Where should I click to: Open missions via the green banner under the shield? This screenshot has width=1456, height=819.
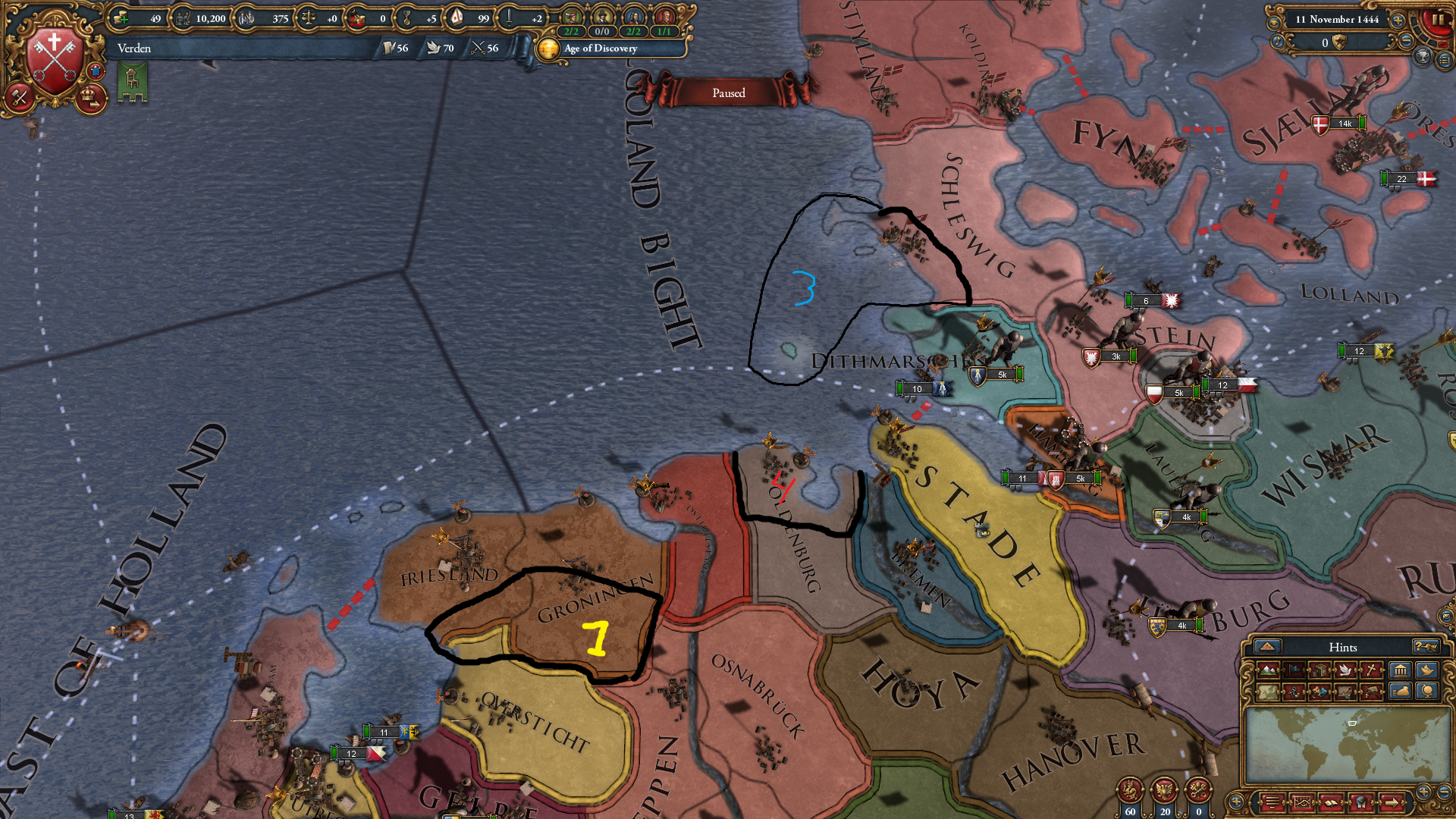pyautogui.click(x=133, y=83)
